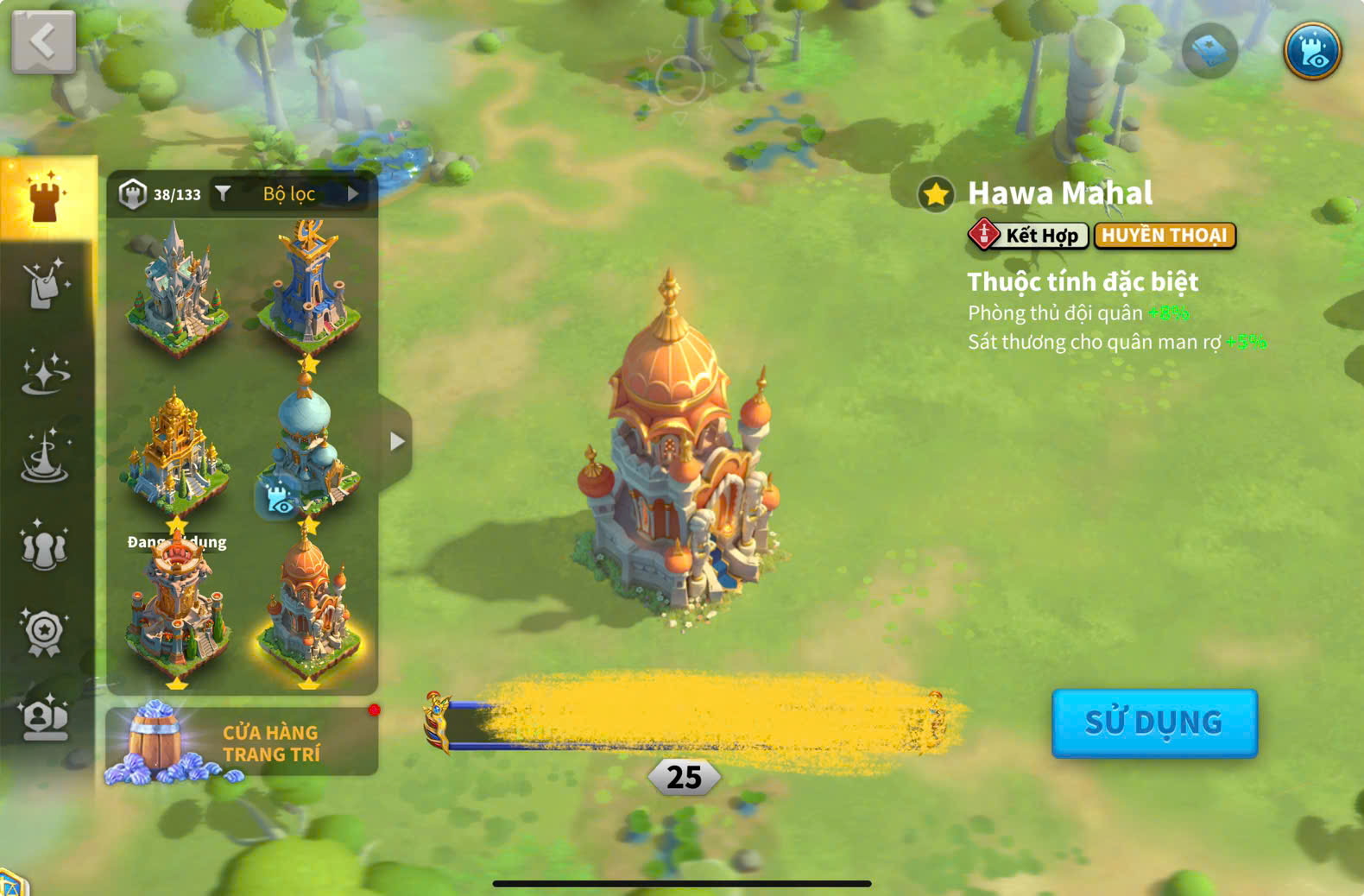Select the grey gothic castle theme thumbnail
The height and width of the screenshot is (896, 1364).
(x=177, y=285)
